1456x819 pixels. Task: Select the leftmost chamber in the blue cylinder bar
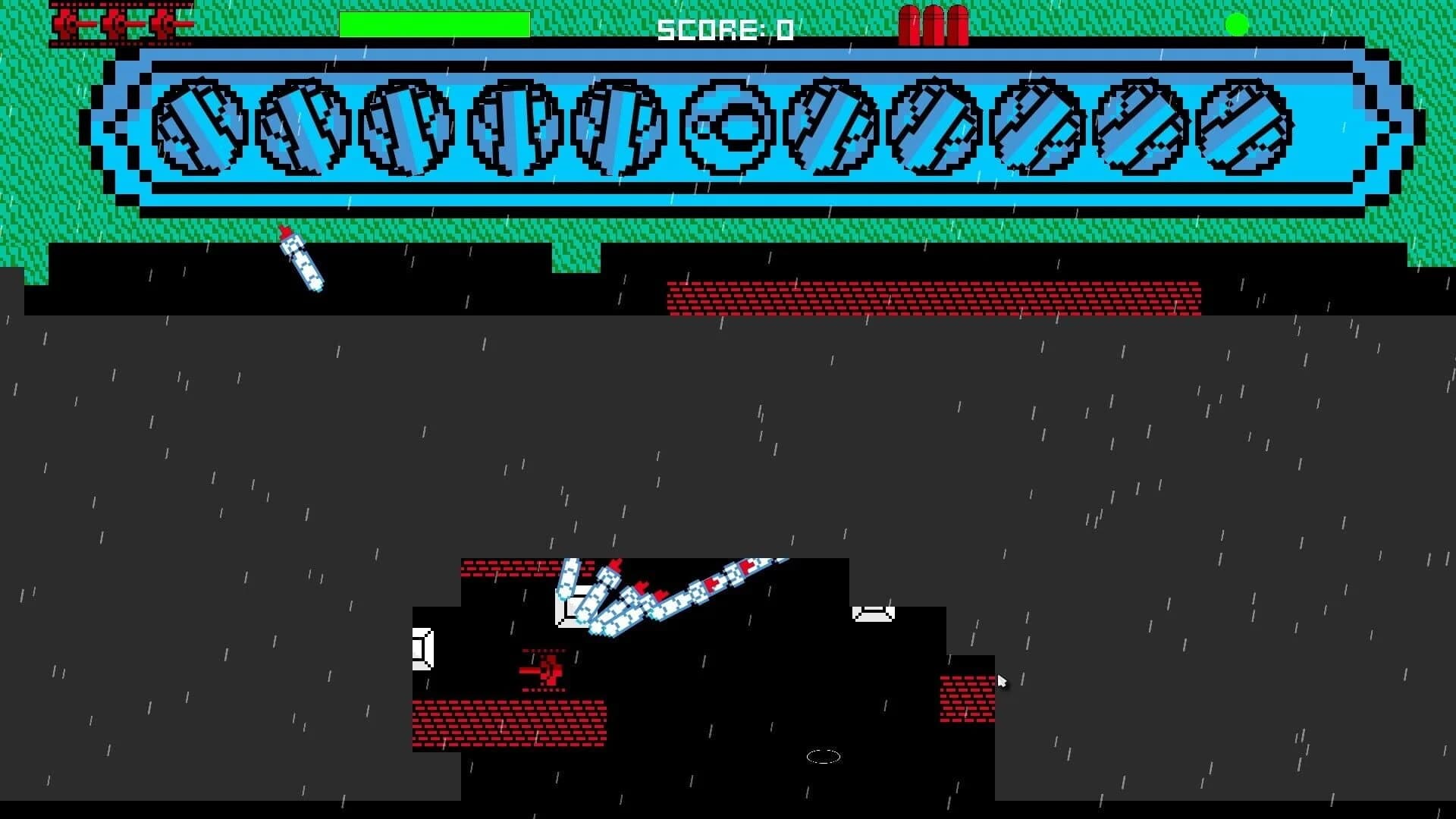click(x=199, y=125)
